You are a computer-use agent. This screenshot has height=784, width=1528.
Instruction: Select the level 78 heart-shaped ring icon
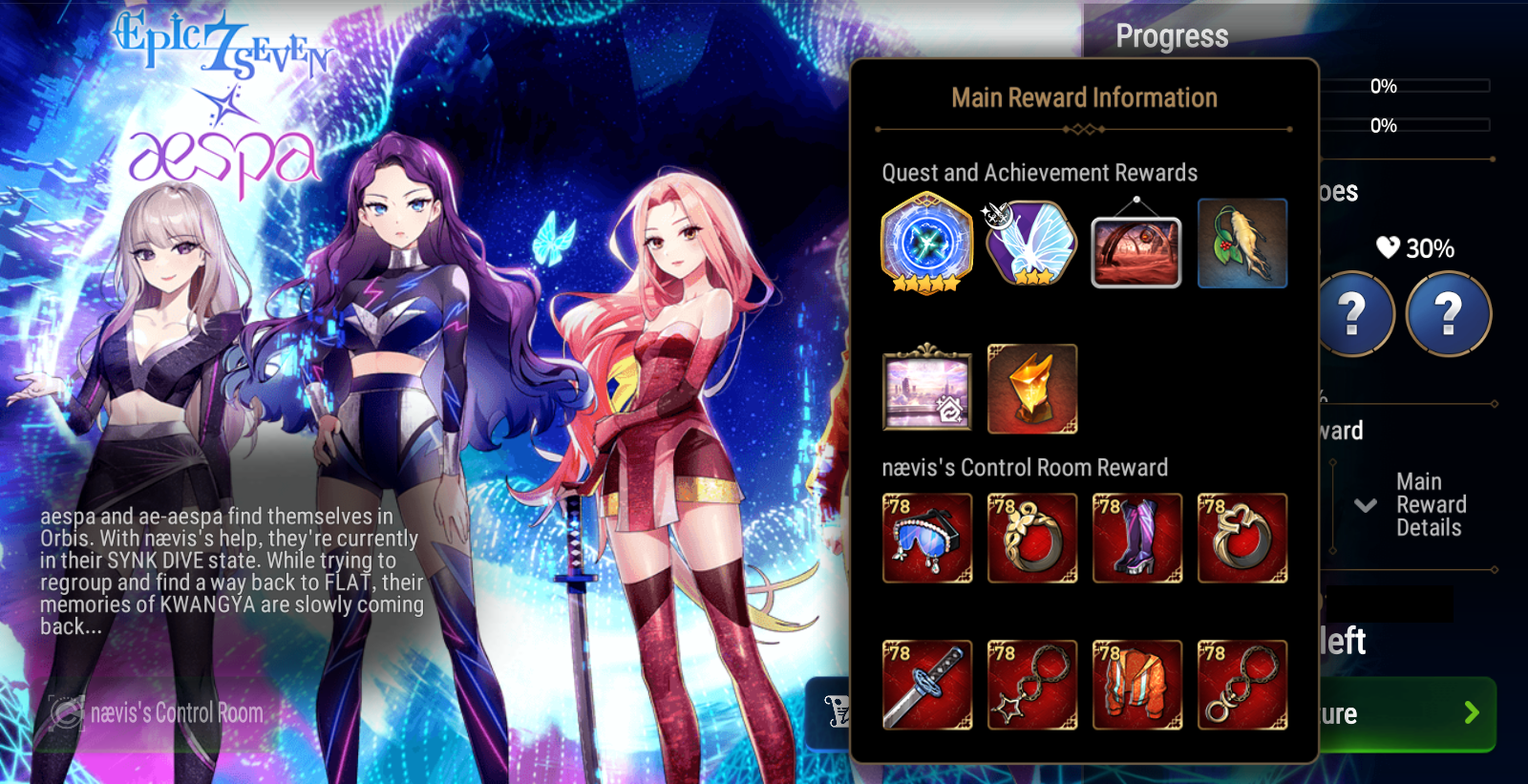(1242, 538)
